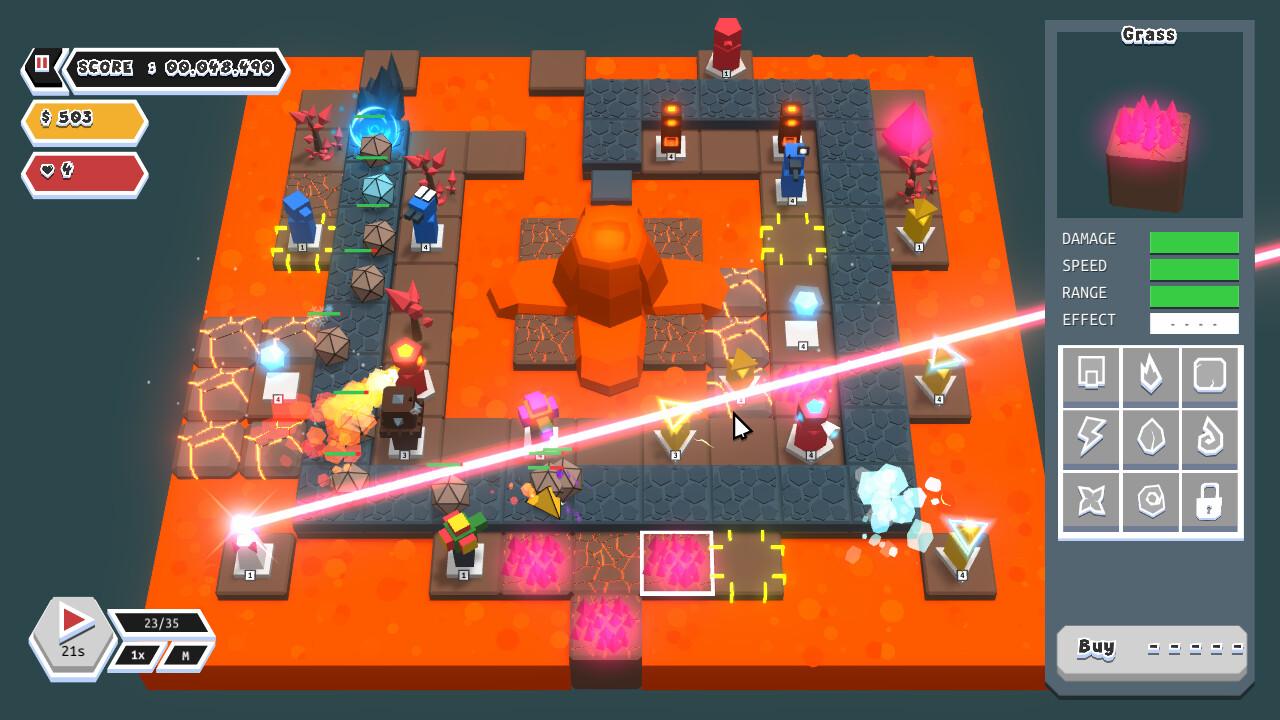1280x720 pixels.
Task: Toggle the M mute button
Action: coord(187,655)
